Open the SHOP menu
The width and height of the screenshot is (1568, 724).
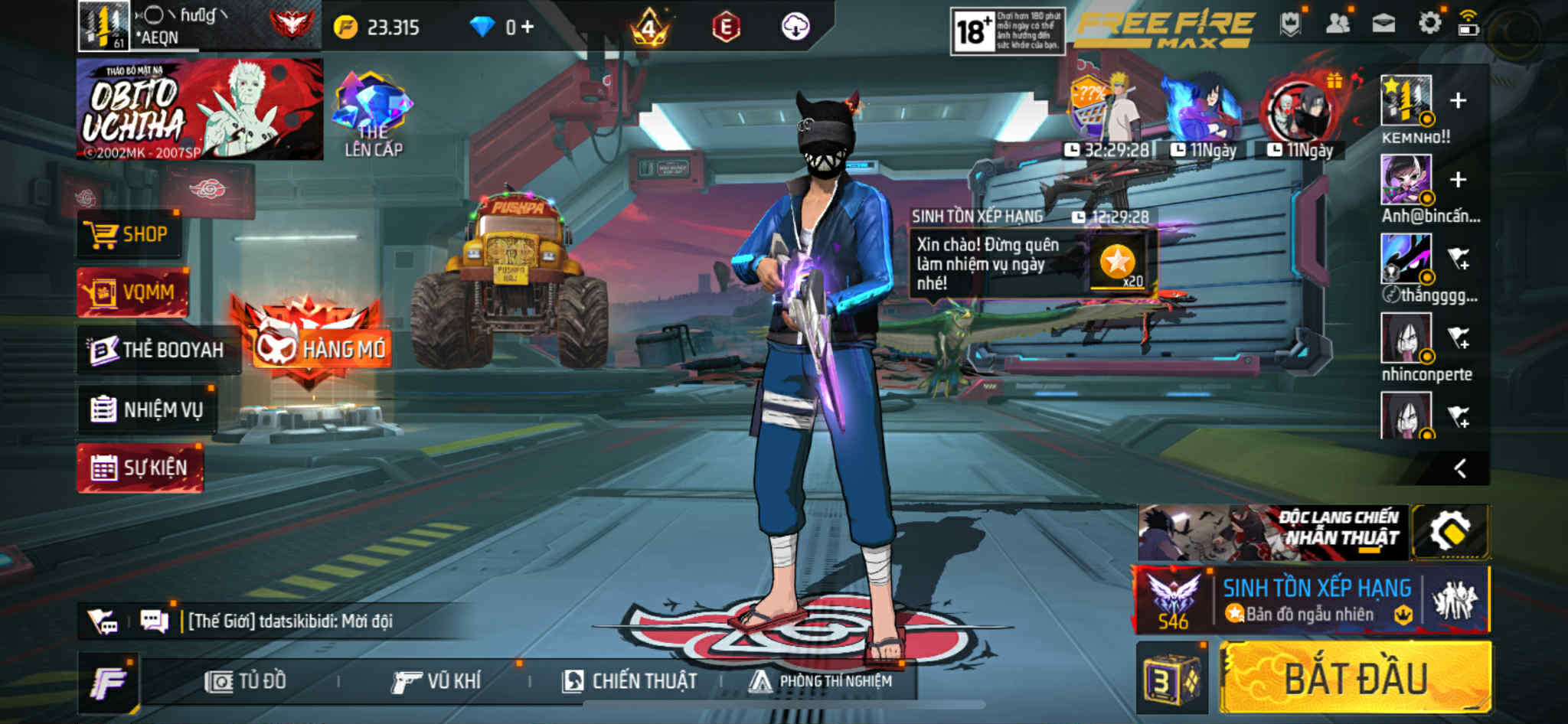[130, 234]
